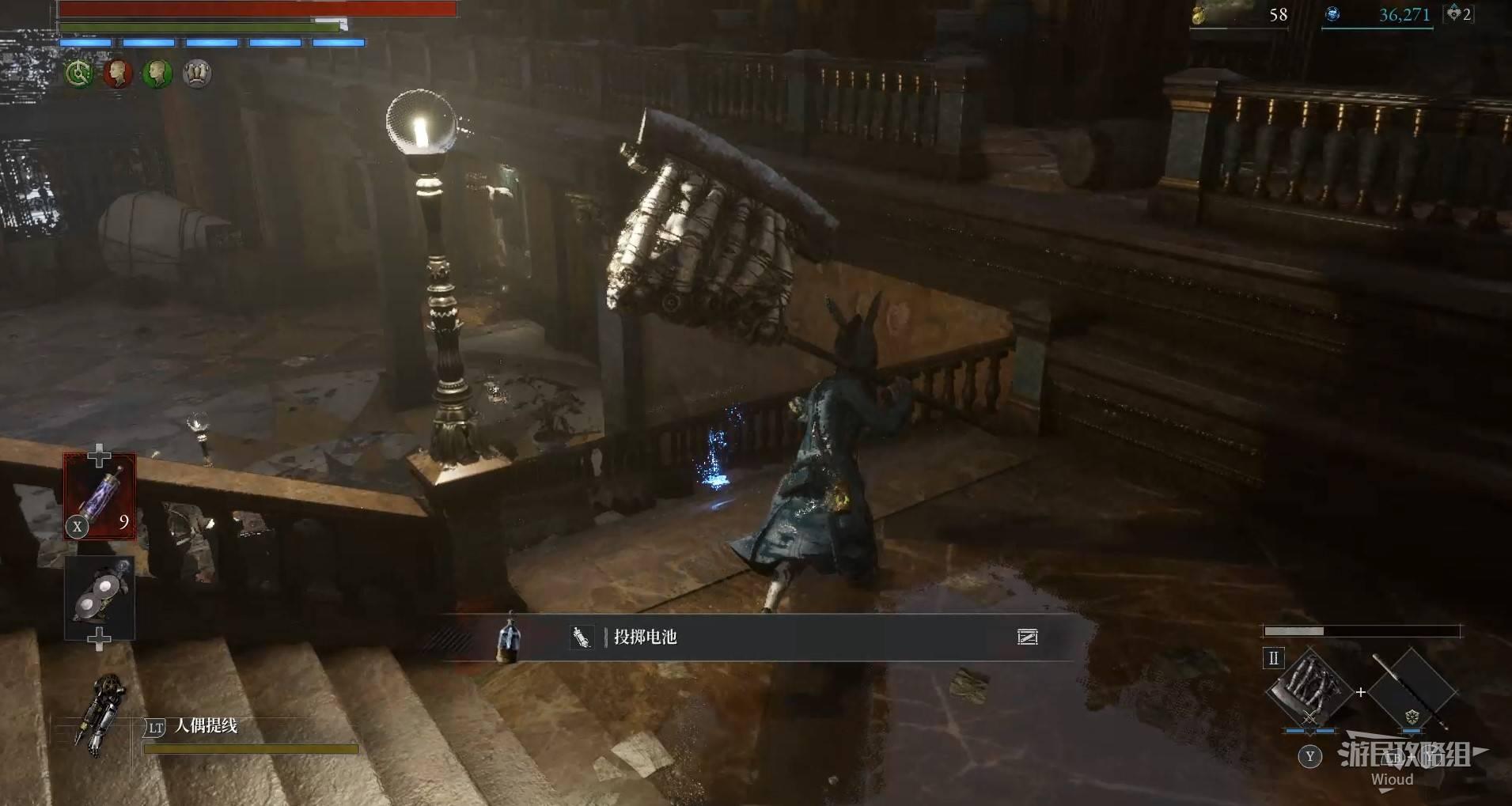Image resolution: width=1512 pixels, height=806 pixels.
Task: Click the grey gauntlet status icon
Action: tap(197, 74)
